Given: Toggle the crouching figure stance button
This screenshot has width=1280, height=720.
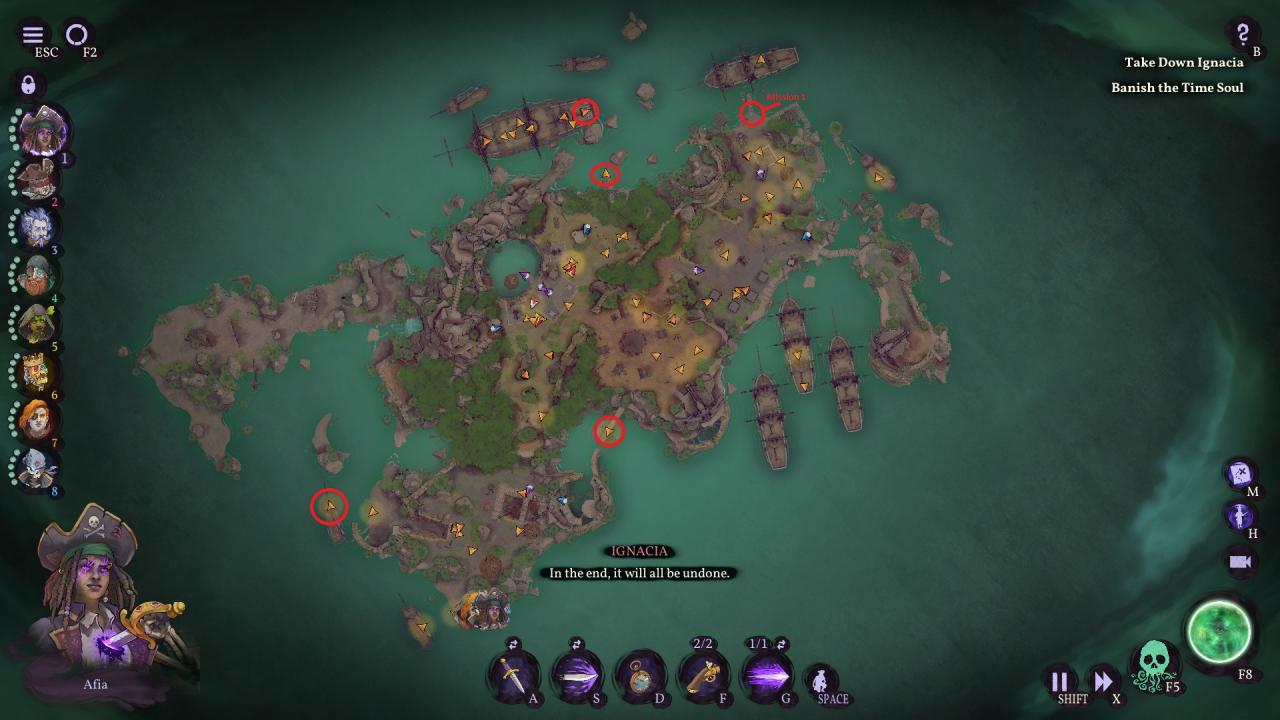Looking at the screenshot, I should [x=821, y=681].
